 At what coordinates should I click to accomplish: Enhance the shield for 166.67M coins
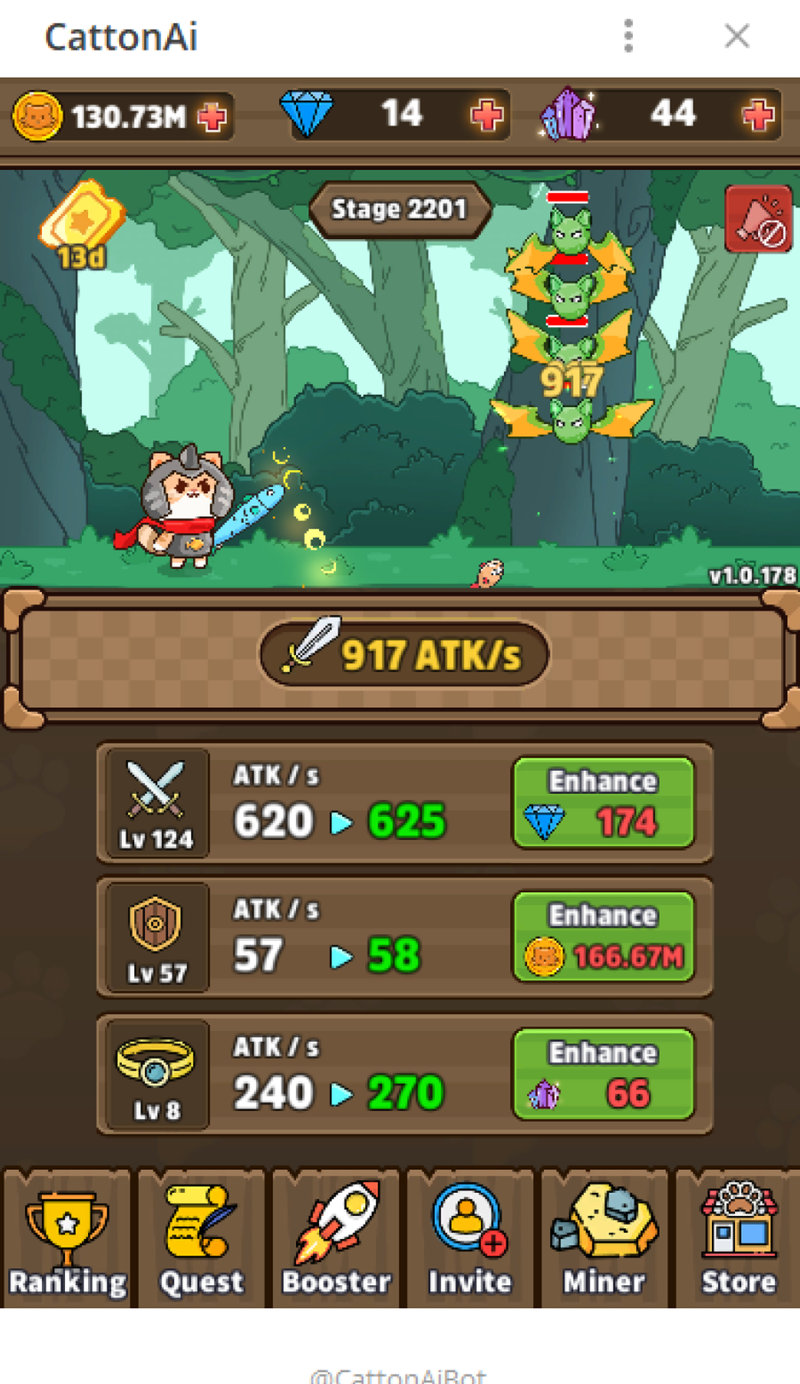603,938
